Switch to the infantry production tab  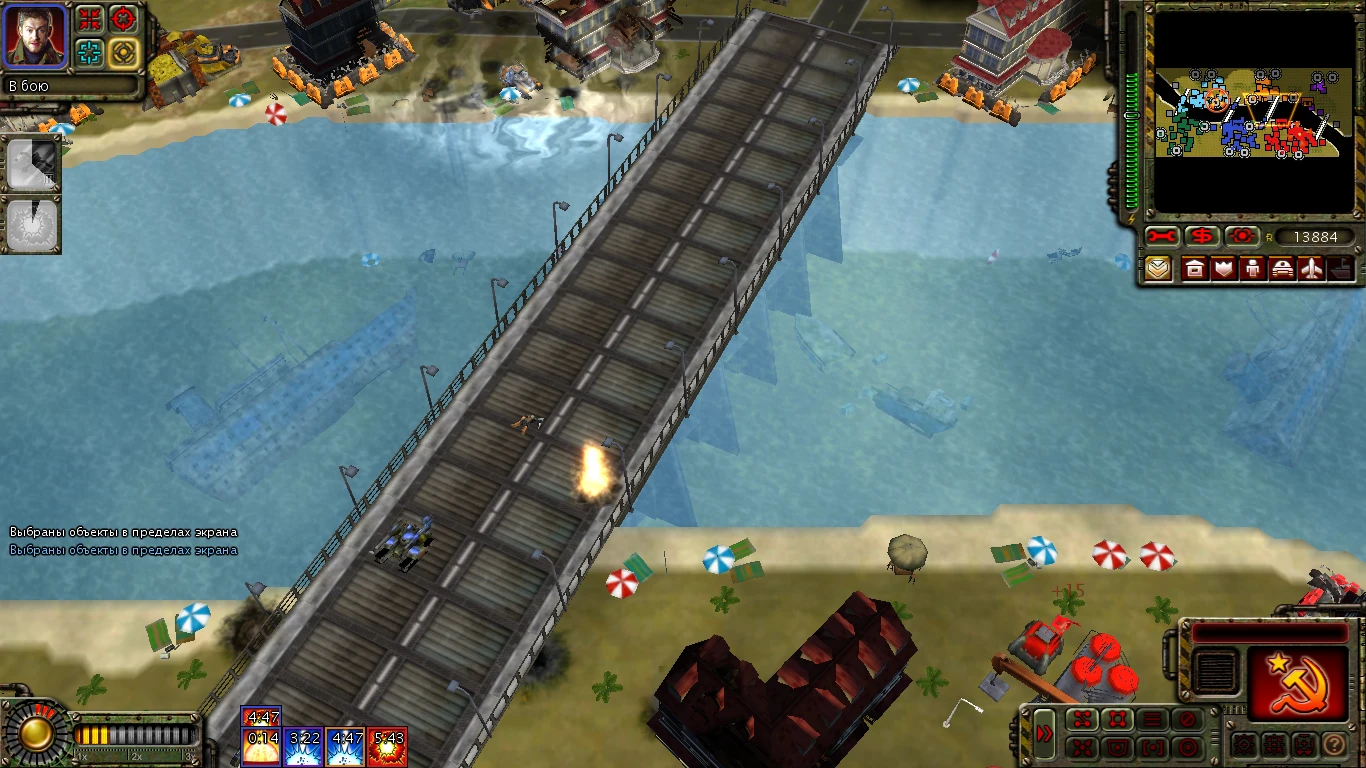click(1251, 268)
